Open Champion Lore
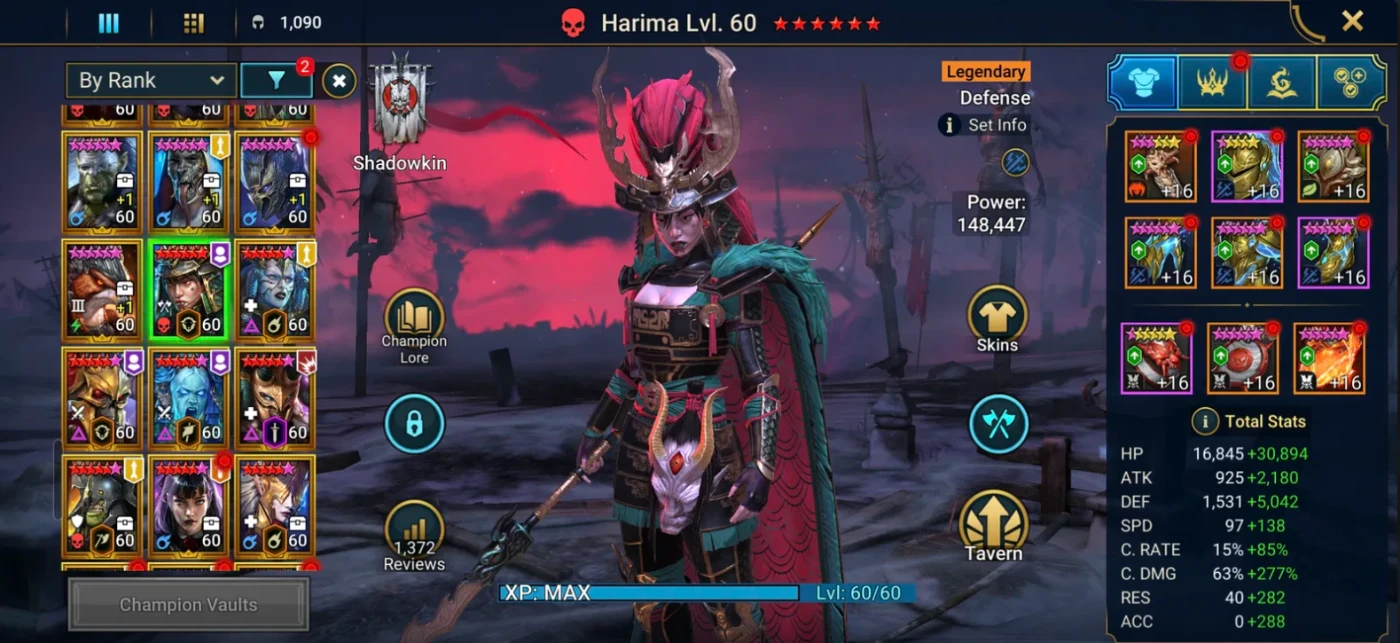This screenshot has width=1400, height=643. pyautogui.click(x=414, y=318)
